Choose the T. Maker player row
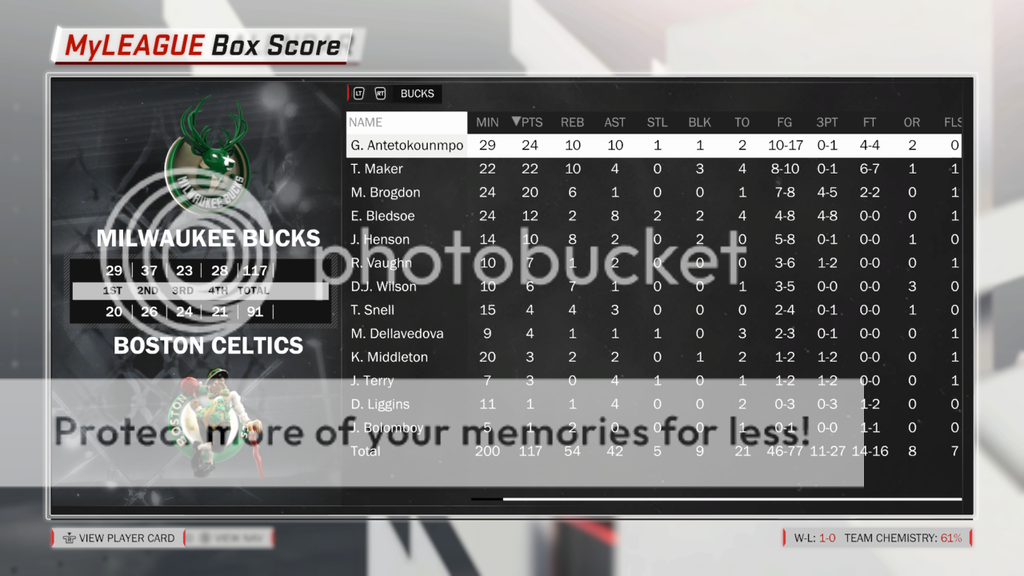 [x=377, y=169]
